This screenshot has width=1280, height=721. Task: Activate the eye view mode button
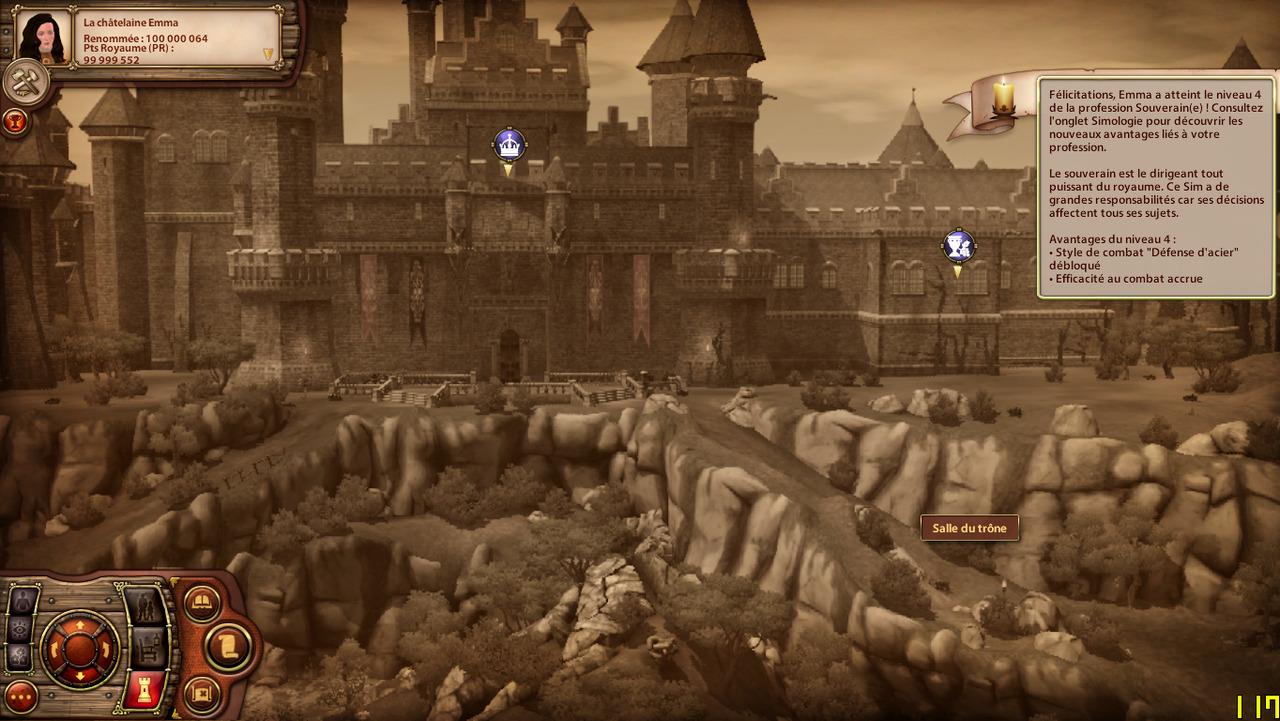(x=22, y=629)
